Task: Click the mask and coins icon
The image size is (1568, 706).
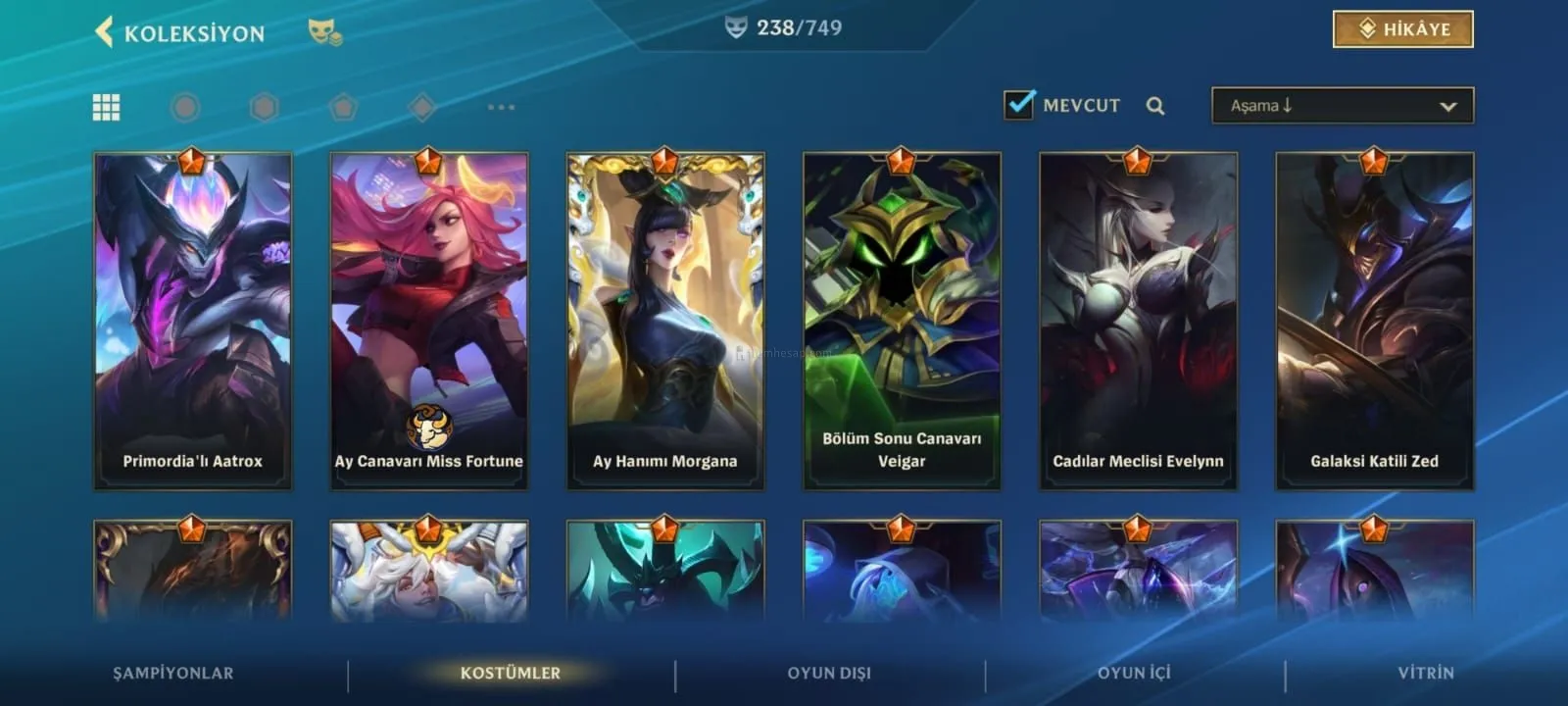Action: 325,32
